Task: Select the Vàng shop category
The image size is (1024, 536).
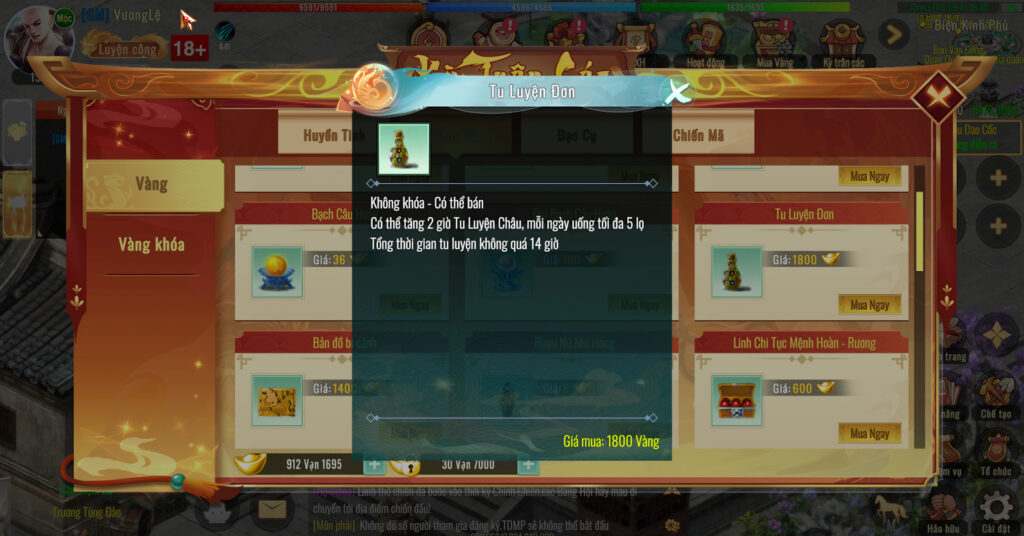Action: [x=151, y=184]
